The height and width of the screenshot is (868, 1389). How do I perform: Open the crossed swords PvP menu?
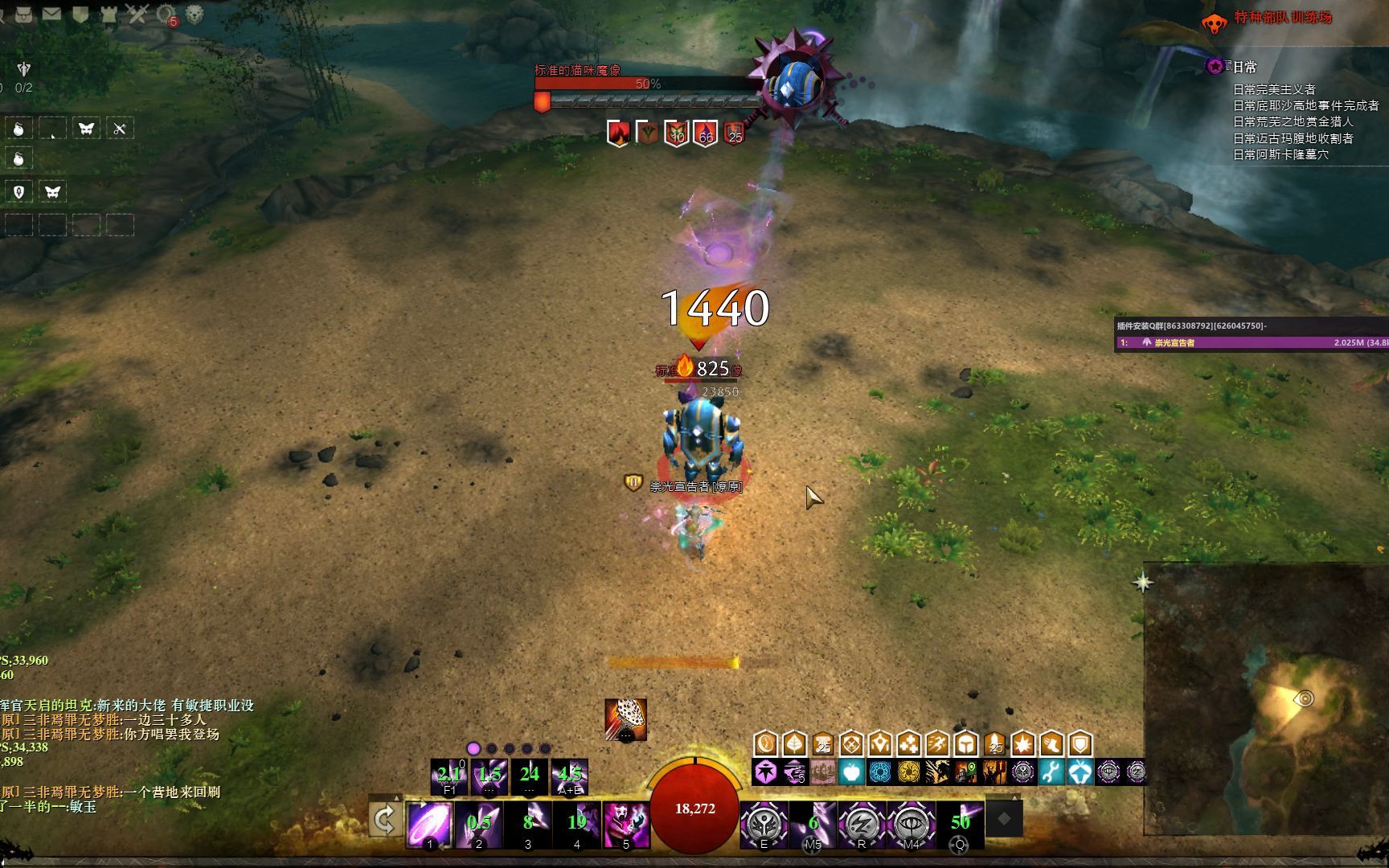[137, 14]
